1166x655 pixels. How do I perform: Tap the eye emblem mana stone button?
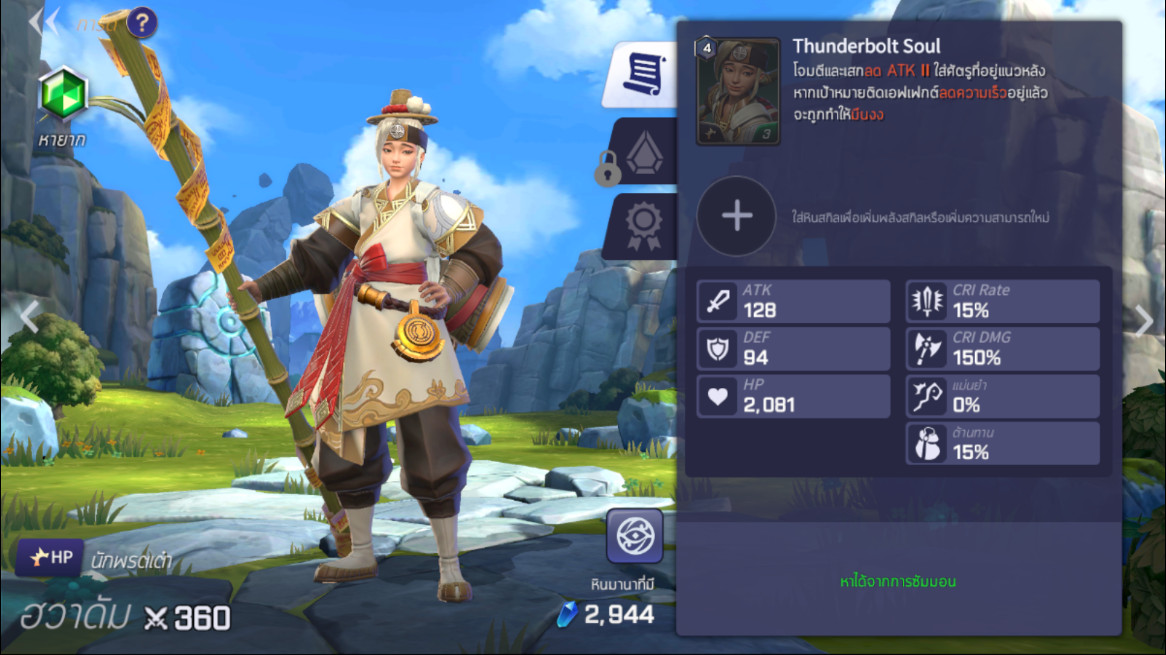[x=634, y=536]
